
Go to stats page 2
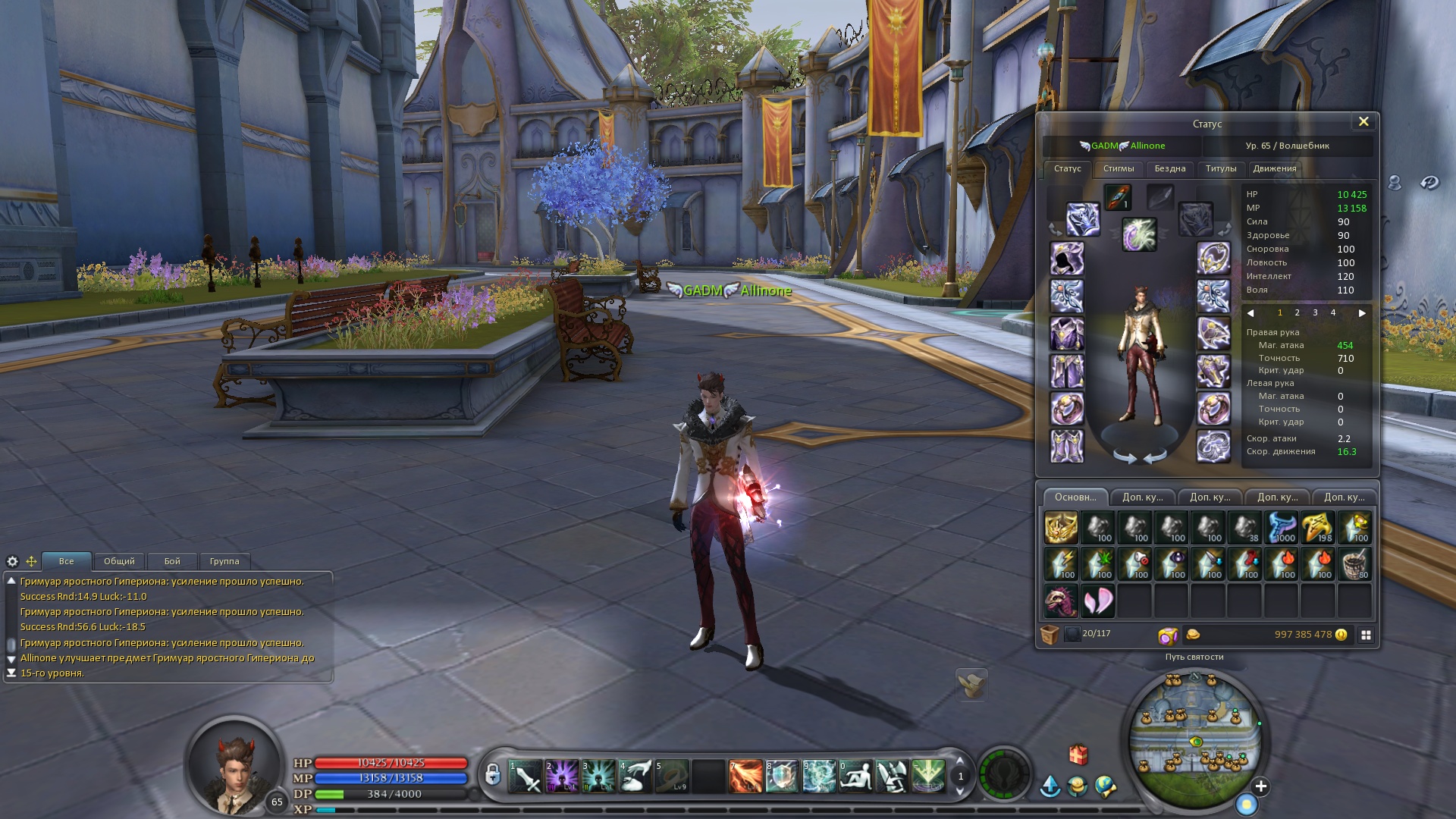[x=1297, y=313]
